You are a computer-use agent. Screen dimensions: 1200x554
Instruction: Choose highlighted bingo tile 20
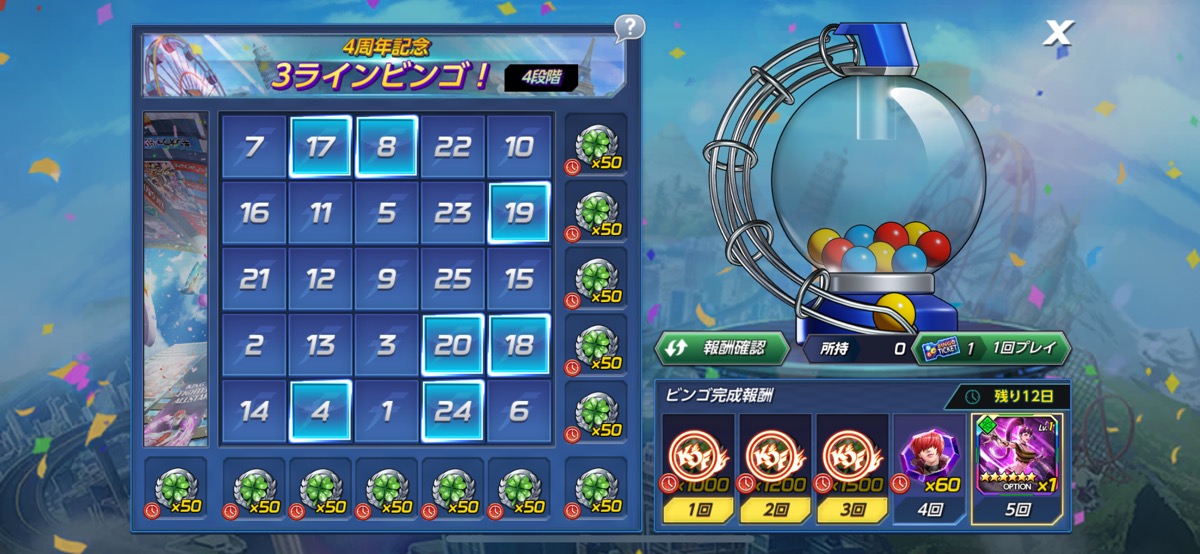pyautogui.click(x=453, y=345)
